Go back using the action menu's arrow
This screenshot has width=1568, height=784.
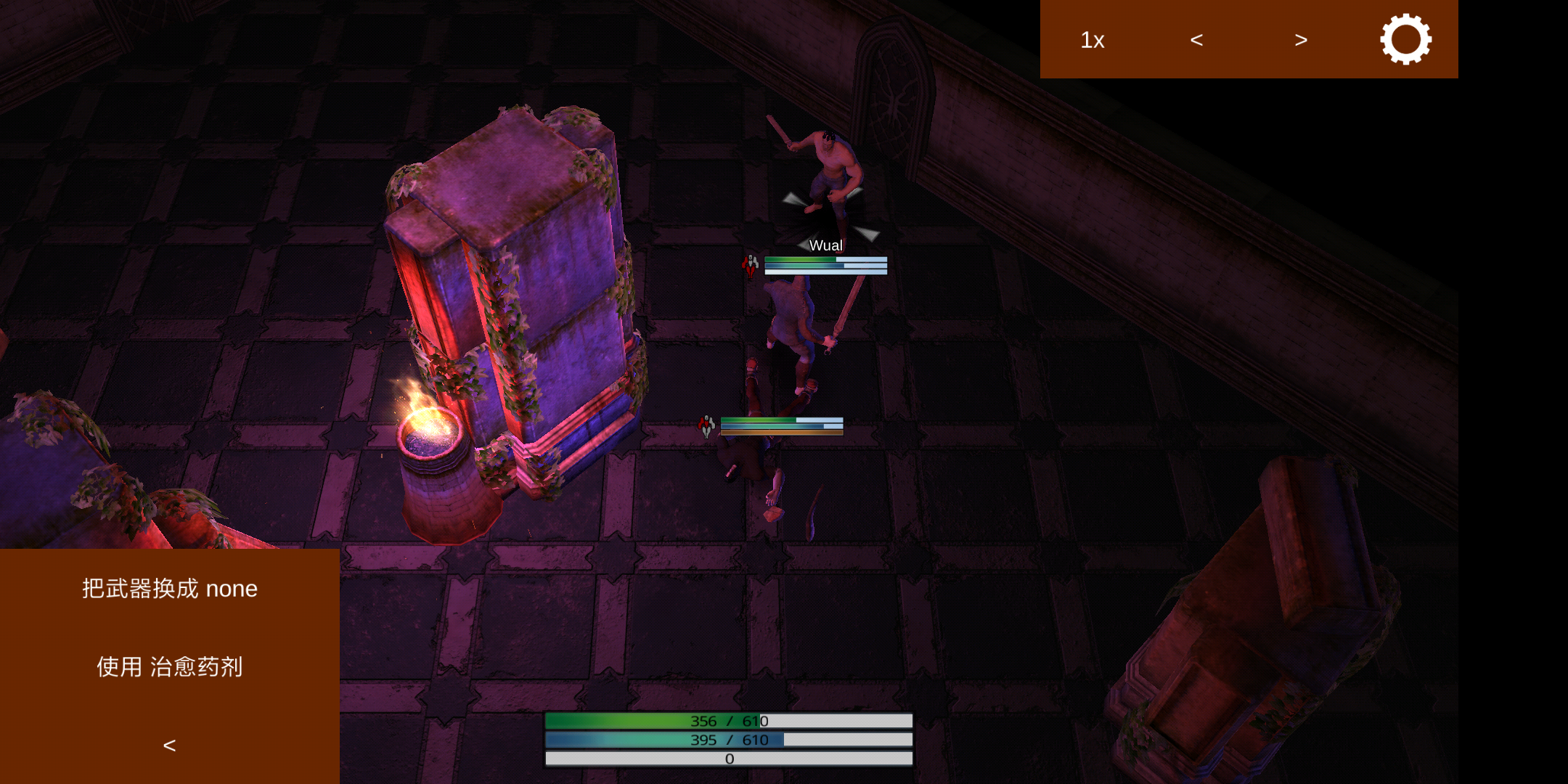click(170, 746)
